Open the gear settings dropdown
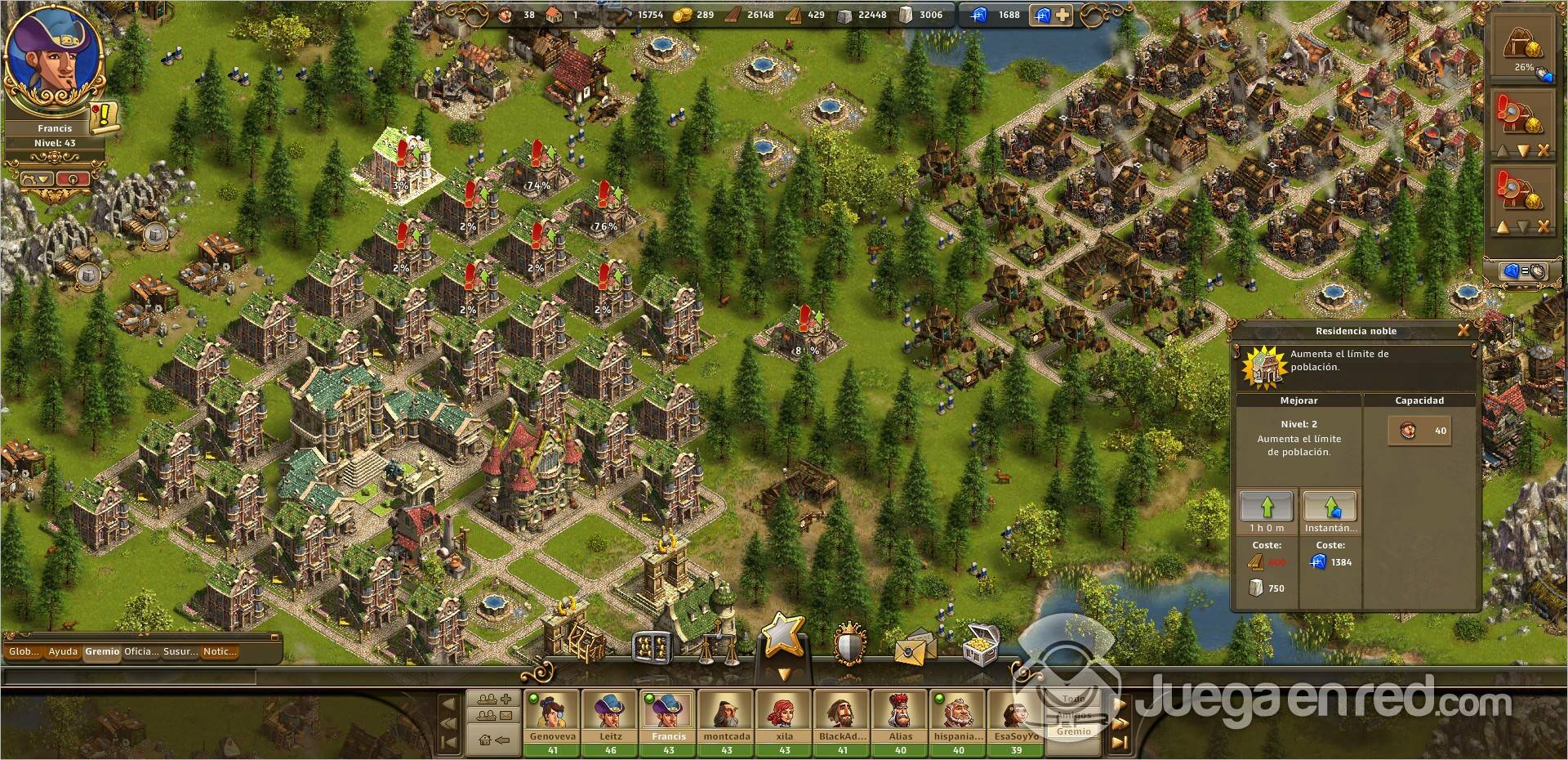Screen dimensions: 1568x760 36,178
